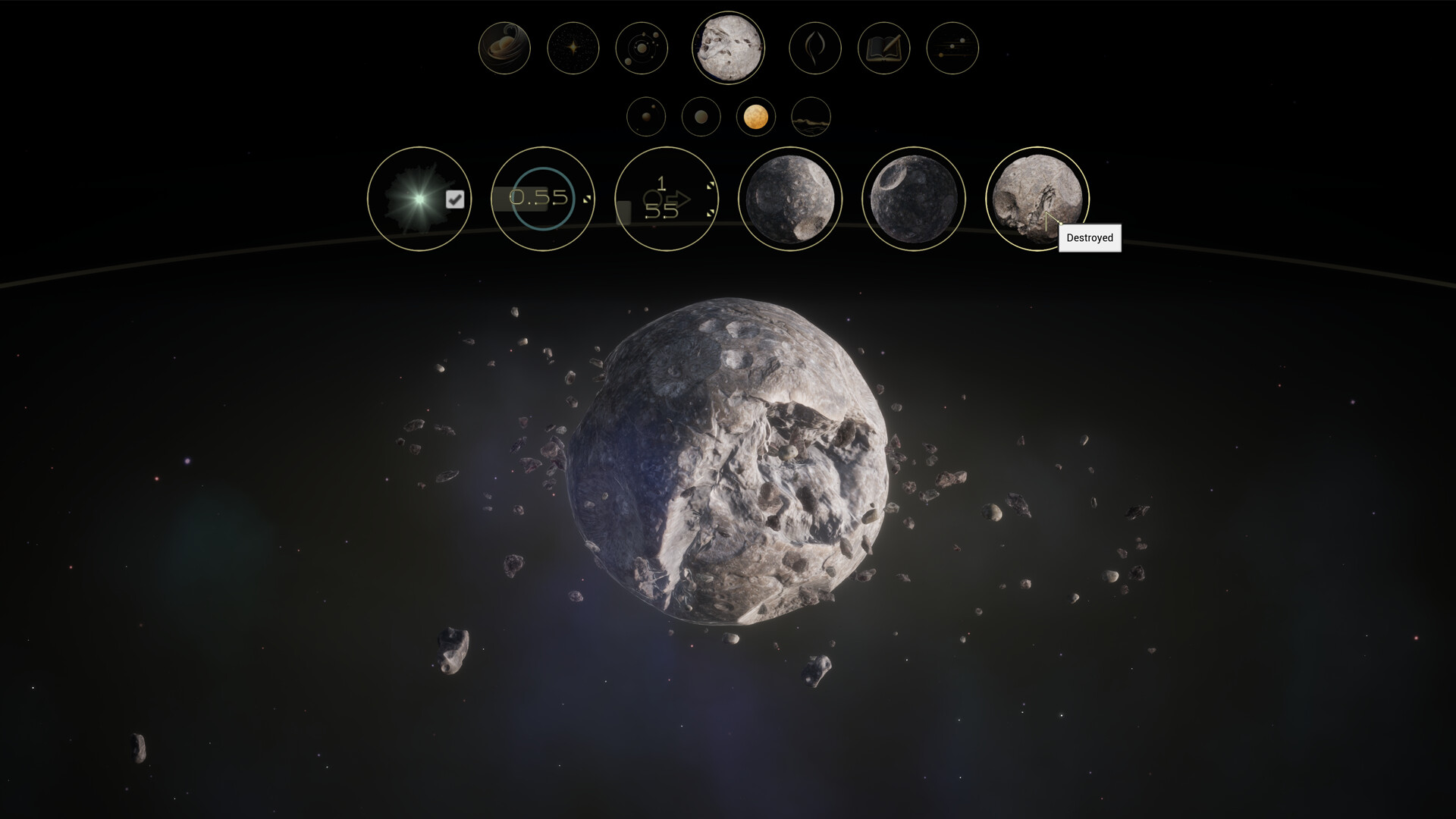
Task: Choose the planet with moon icon
Action: pyautogui.click(x=646, y=117)
